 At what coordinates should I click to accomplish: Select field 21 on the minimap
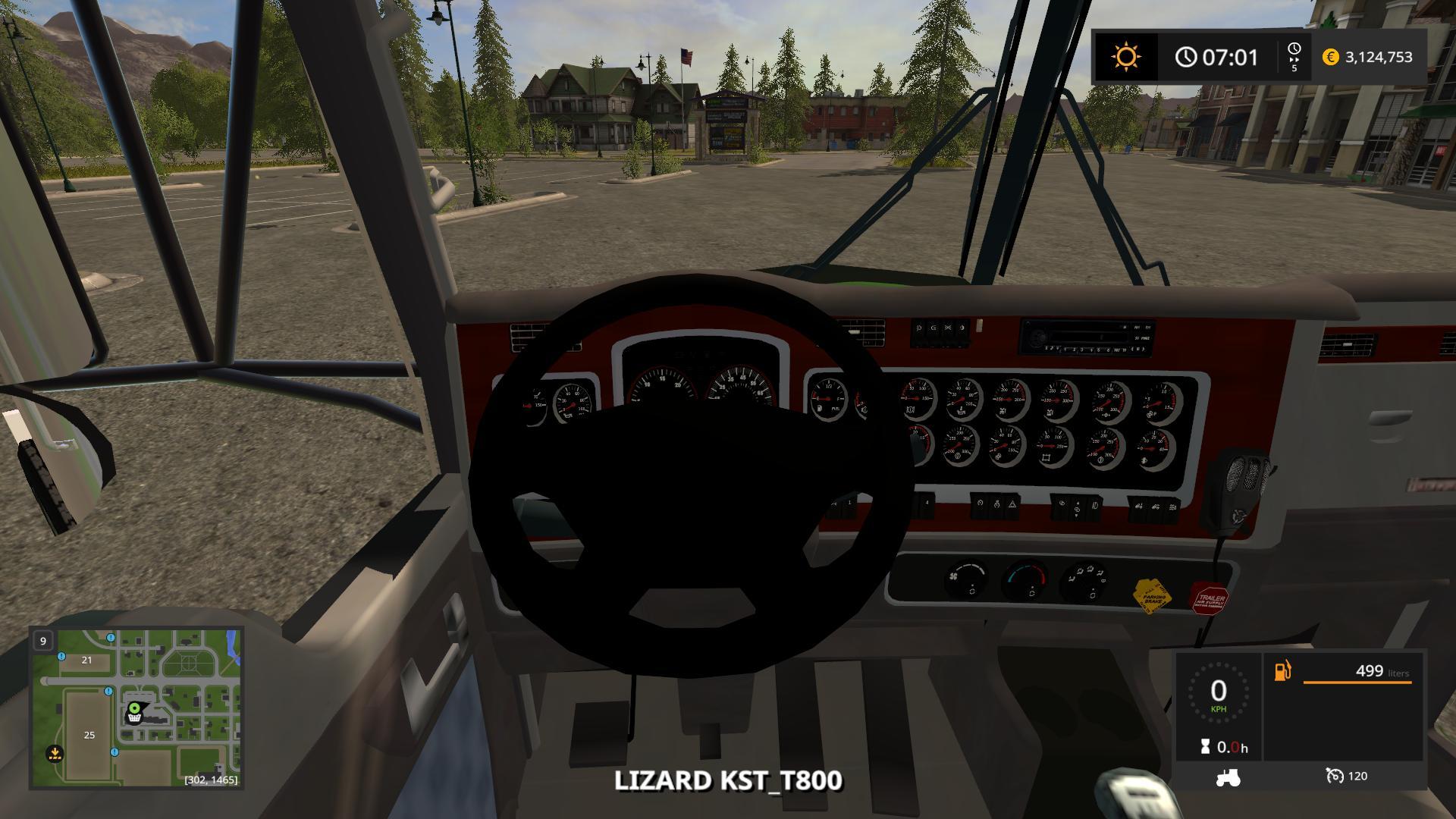[86, 660]
